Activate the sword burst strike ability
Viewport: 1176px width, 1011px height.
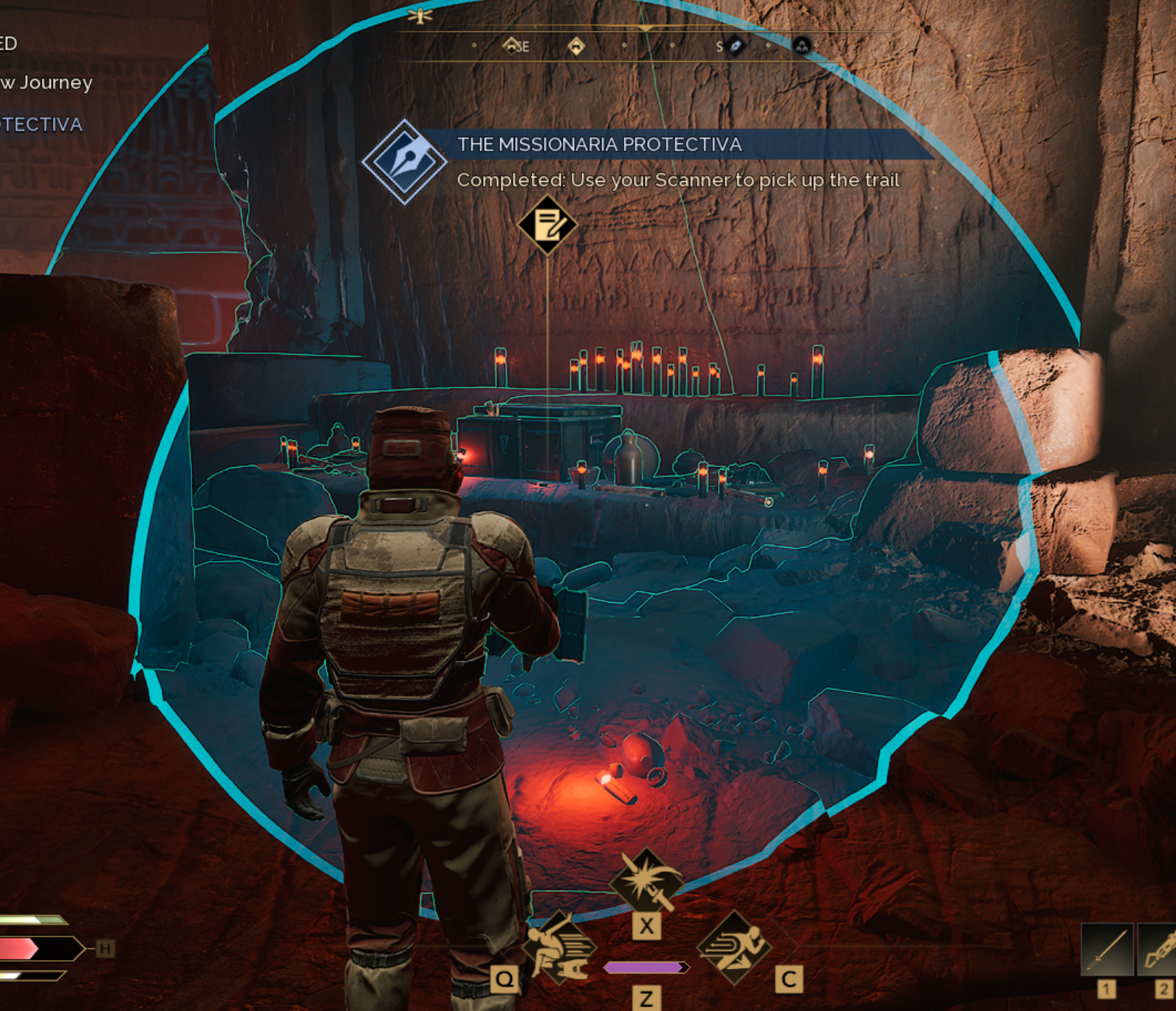click(x=646, y=882)
